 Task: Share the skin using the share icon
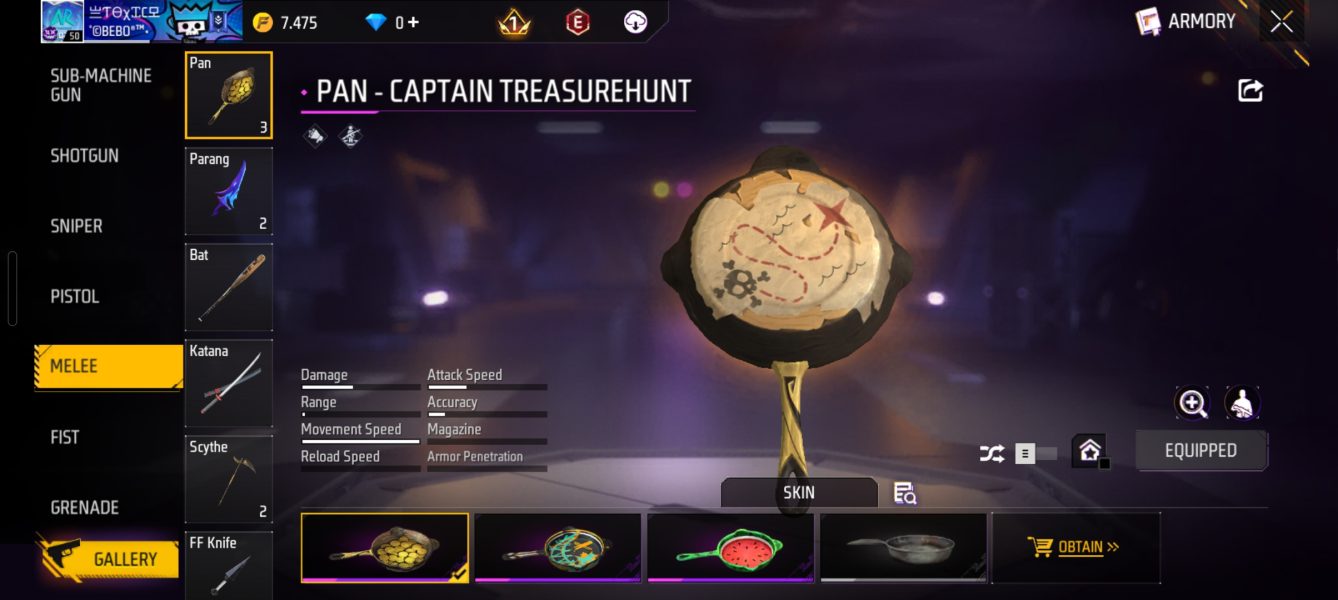(x=1250, y=91)
